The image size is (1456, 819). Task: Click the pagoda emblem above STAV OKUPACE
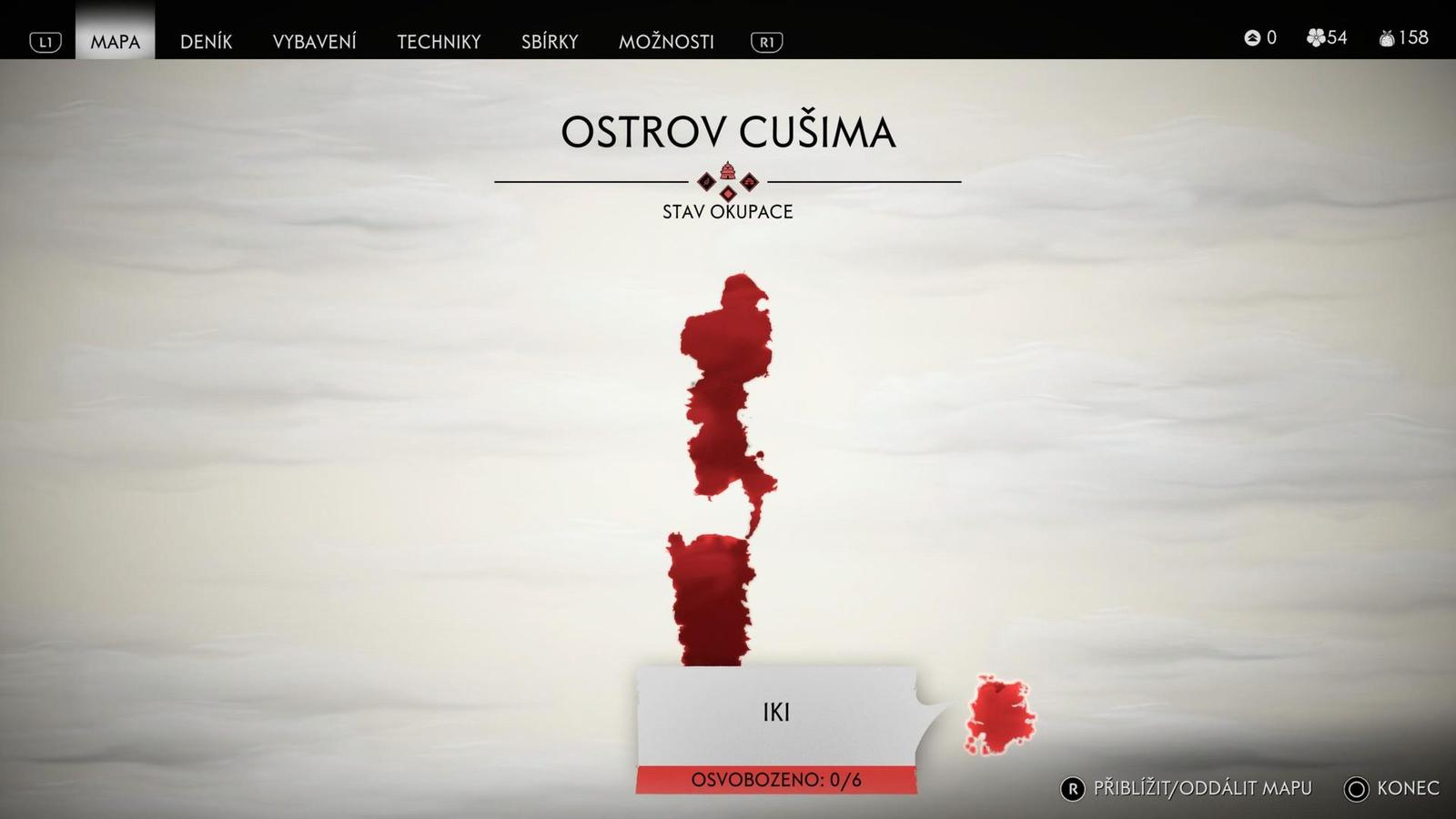(727, 171)
